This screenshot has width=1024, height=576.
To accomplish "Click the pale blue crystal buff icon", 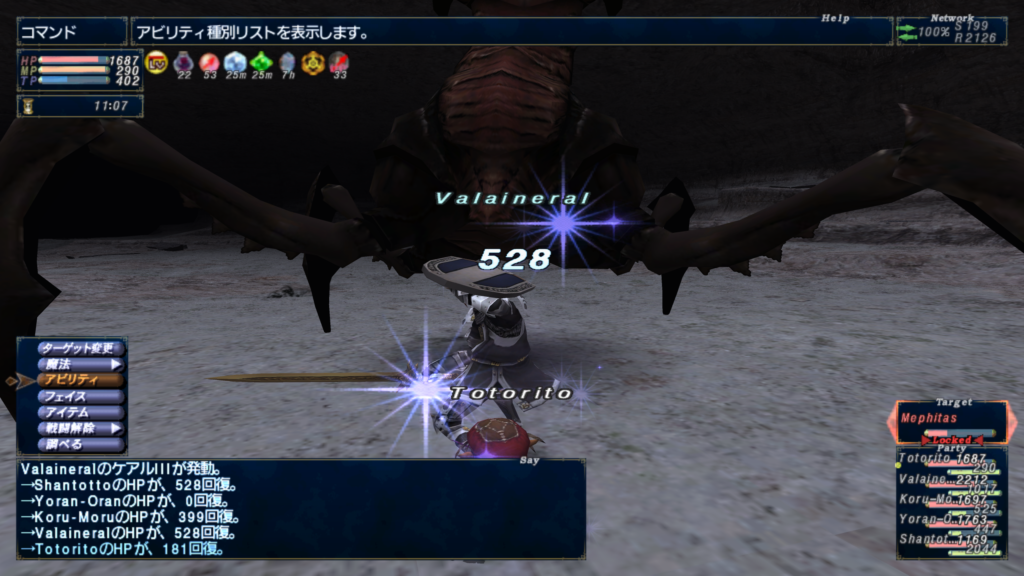I will click(235, 62).
